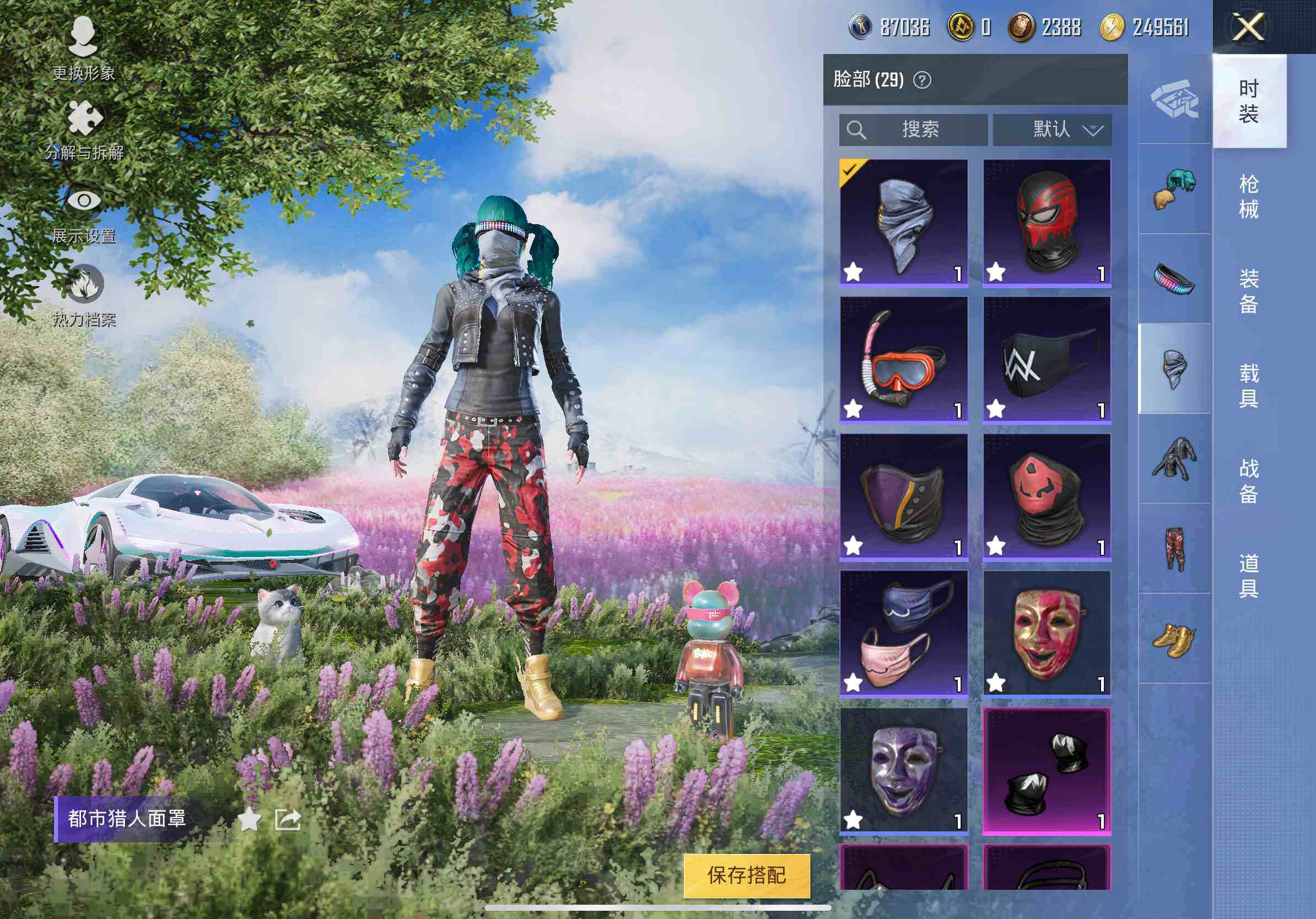Choose the snorkel diving mask item

click(903, 359)
